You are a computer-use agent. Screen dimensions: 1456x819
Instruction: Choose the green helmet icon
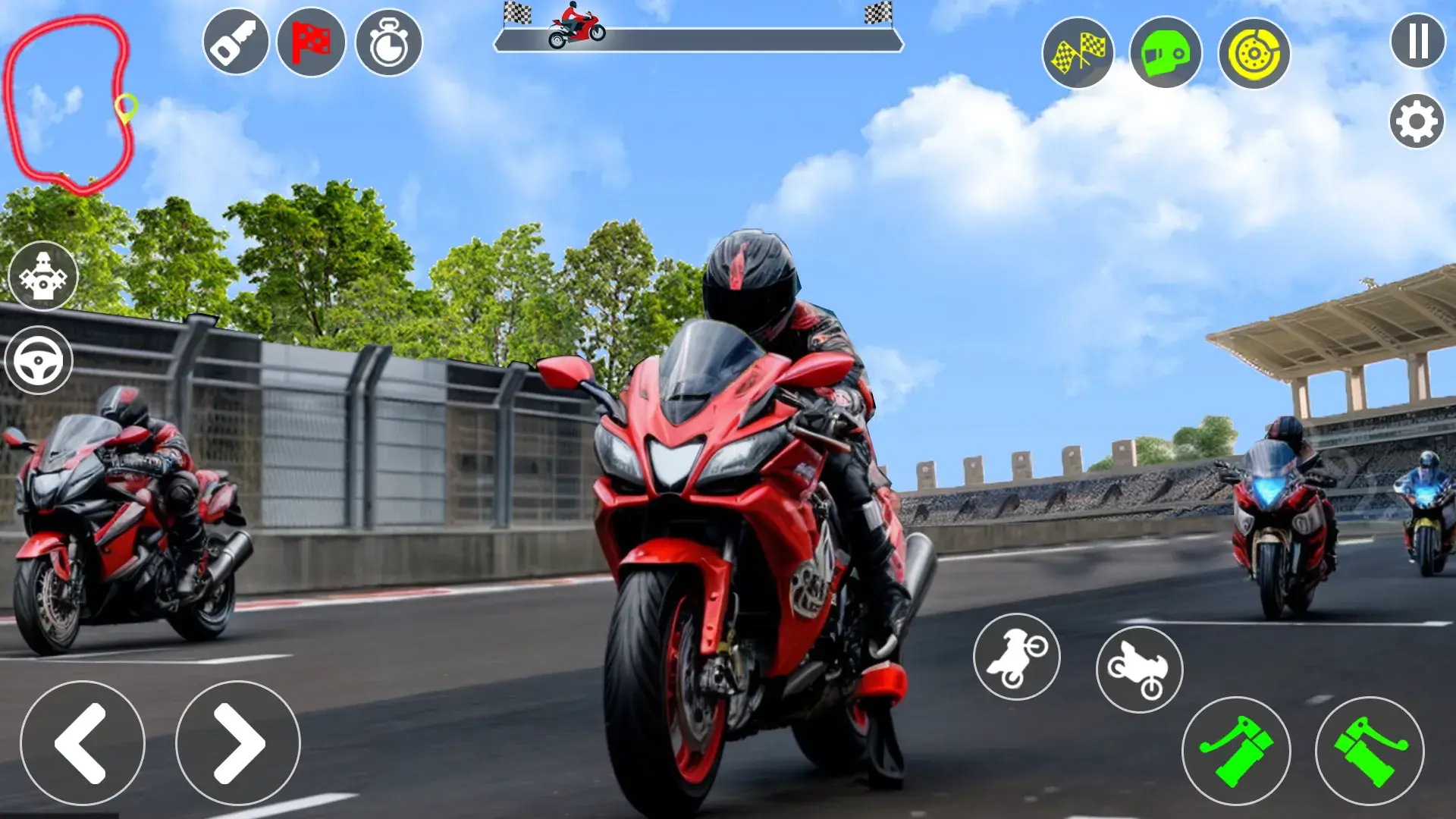pyautogui.click(x=1166, y=53)
